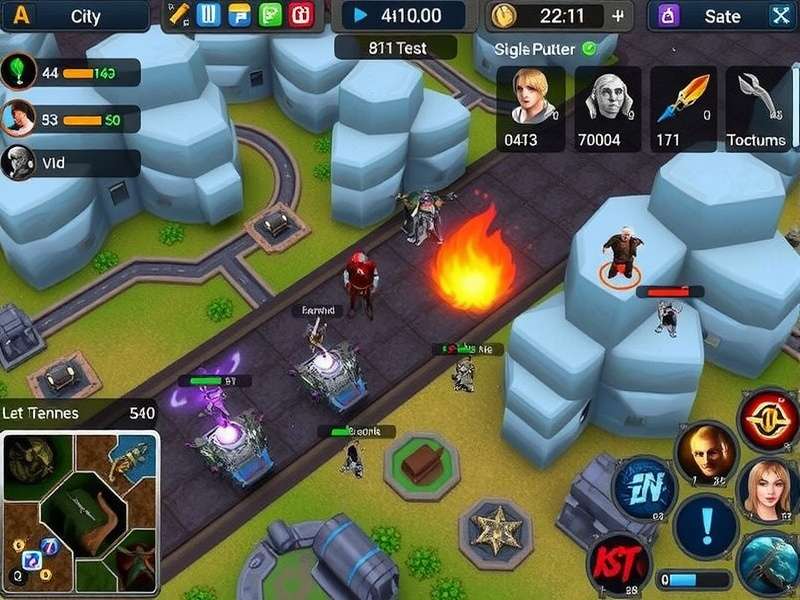Select the green gem resource row
Screen dimensions: 800x600
coord(70,72)
